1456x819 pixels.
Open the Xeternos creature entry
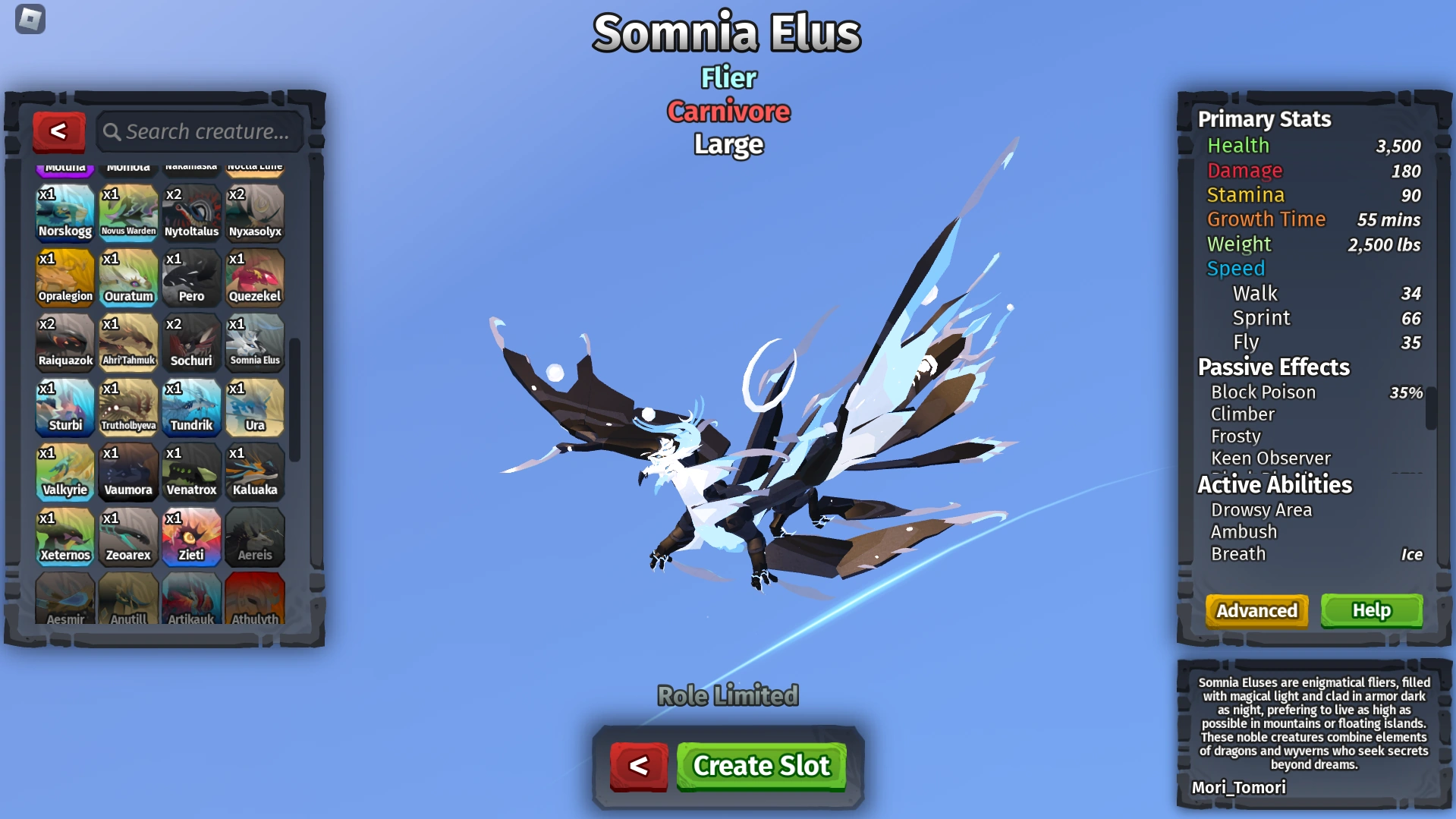point(64,537)
